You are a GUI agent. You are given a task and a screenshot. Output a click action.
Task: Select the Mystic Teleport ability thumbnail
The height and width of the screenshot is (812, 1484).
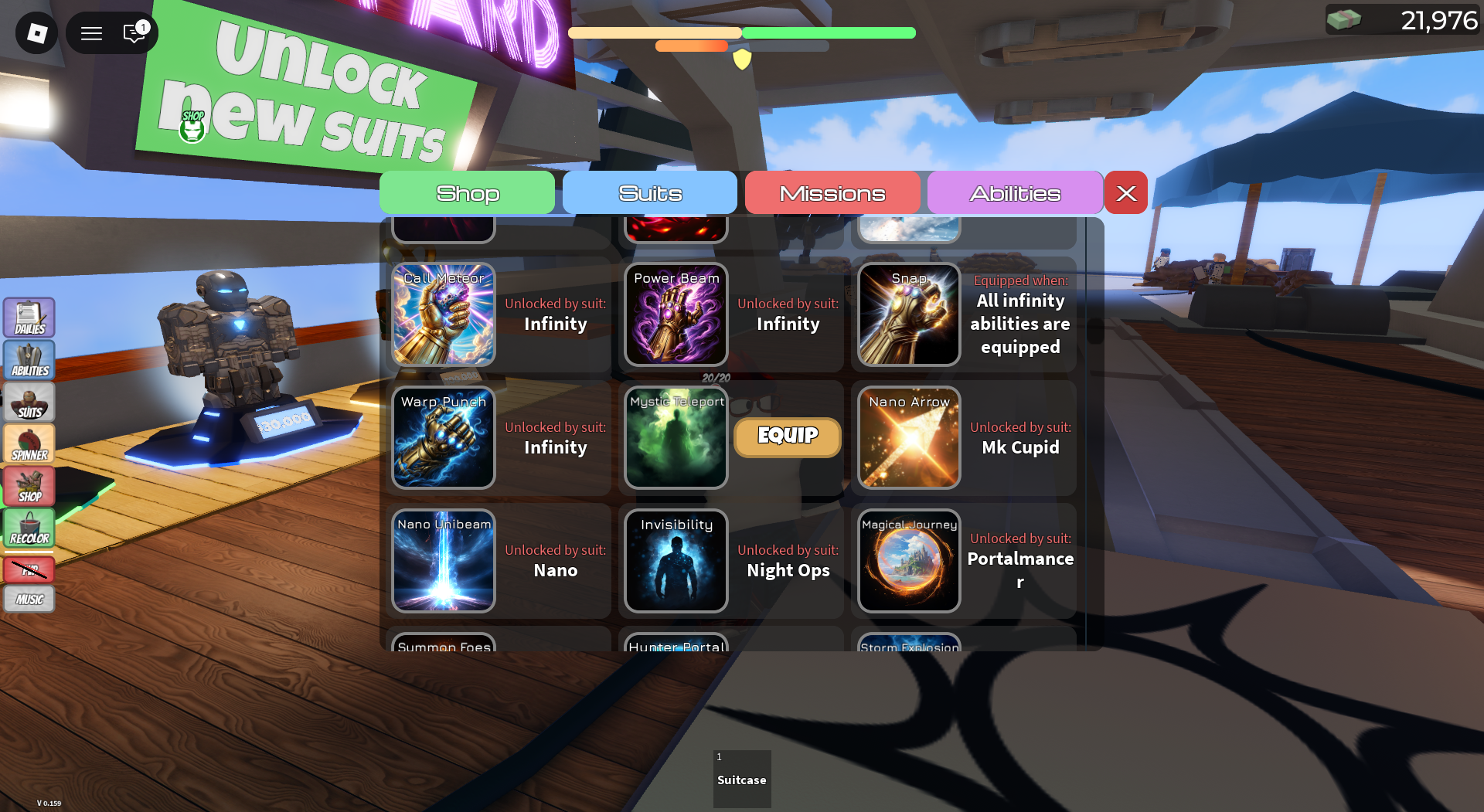click(x=675, y=437)
